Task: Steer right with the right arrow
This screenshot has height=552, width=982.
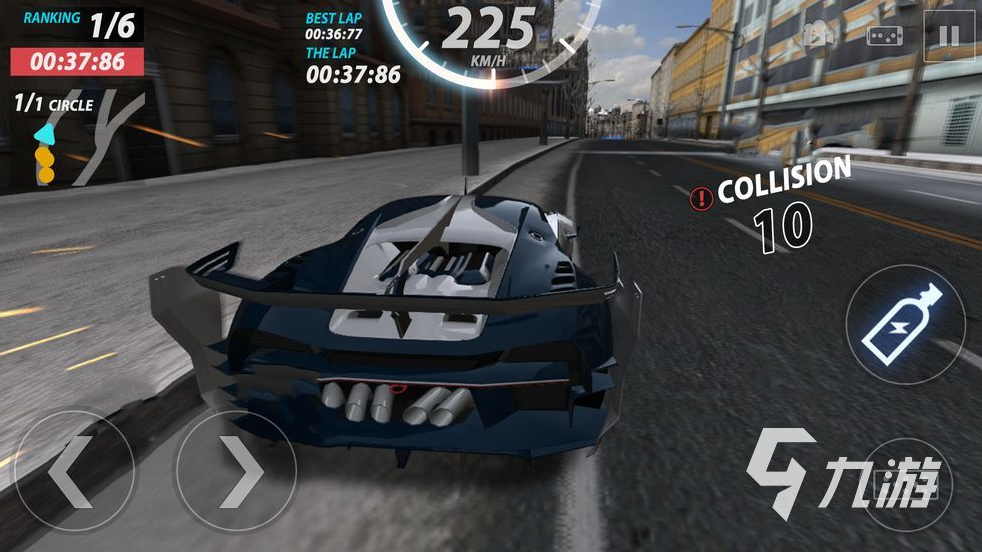Action: [236, 472]
